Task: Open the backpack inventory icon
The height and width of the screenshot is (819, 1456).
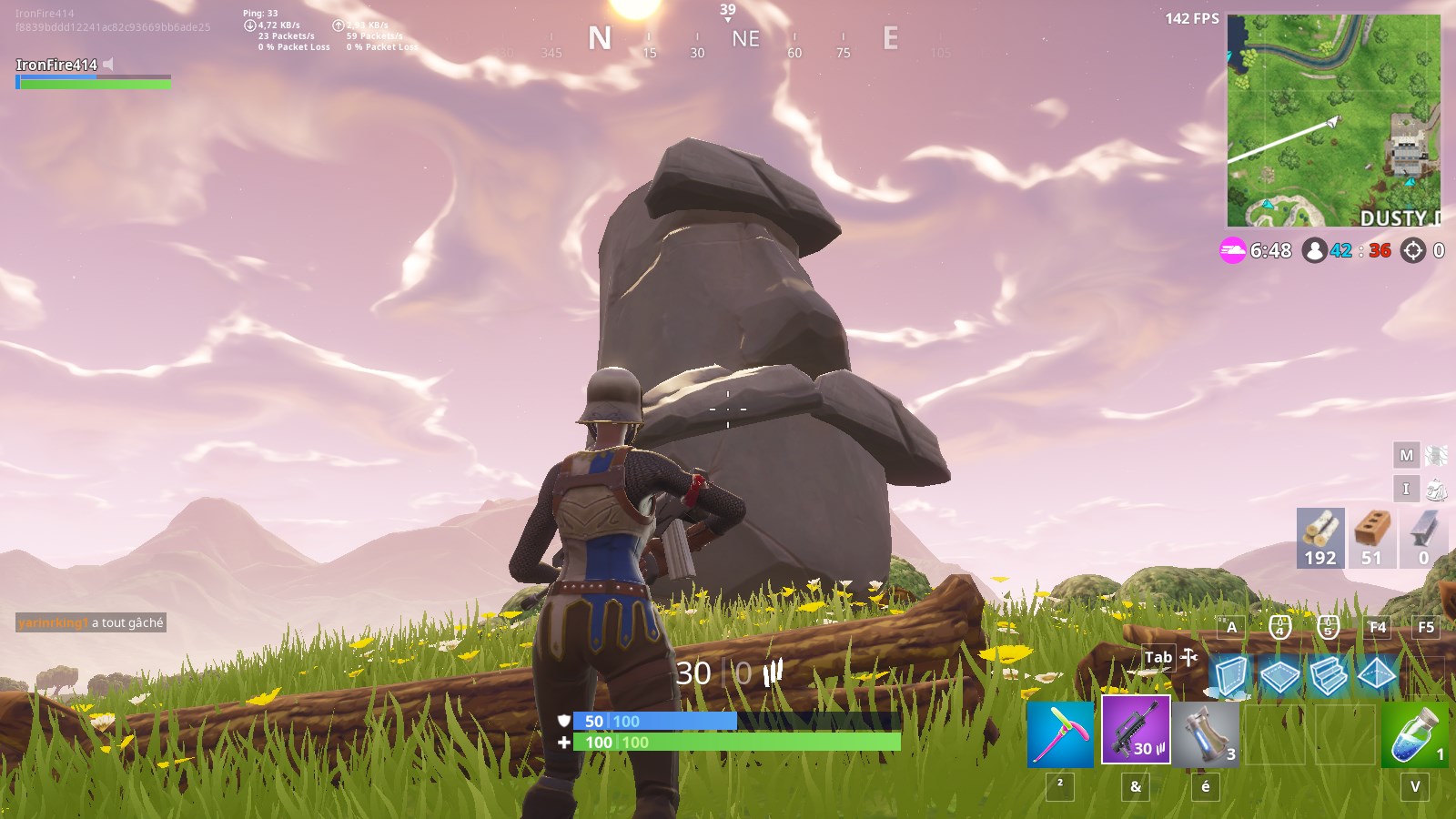Action: click(x=1436, y=490)
